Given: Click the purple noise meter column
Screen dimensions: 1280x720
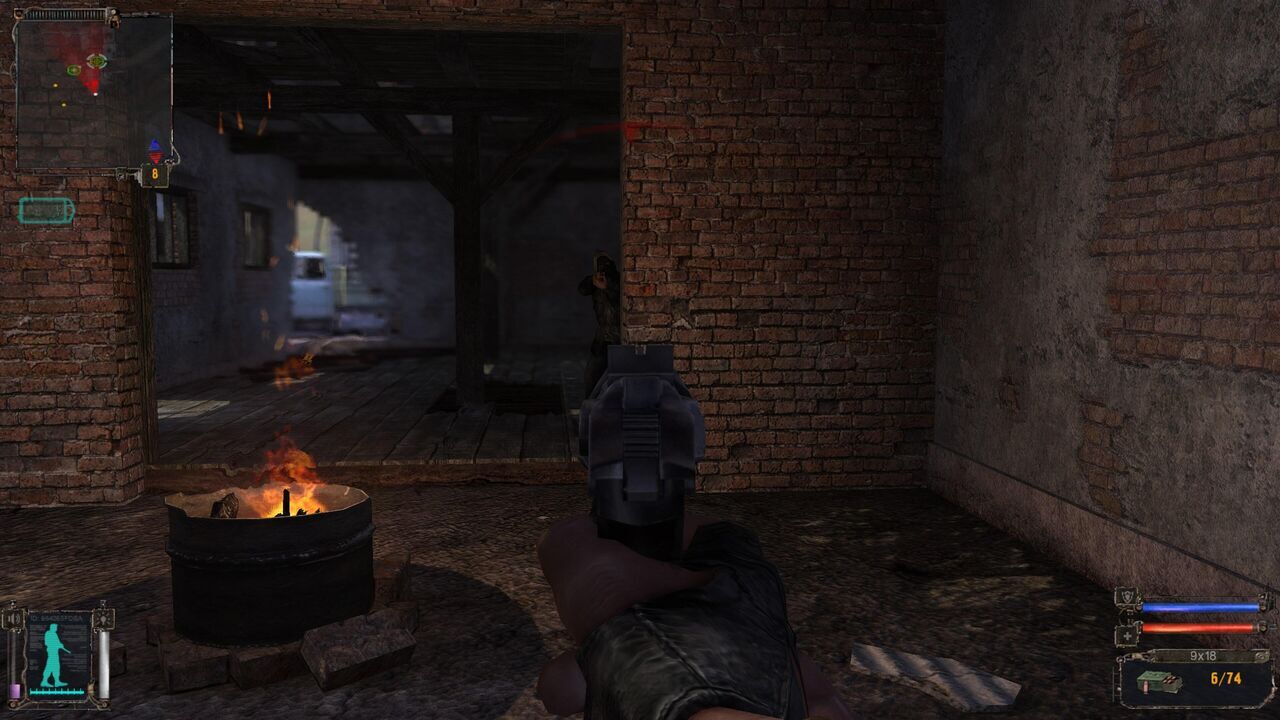Looking at the screenshot, I should point(15,689).
